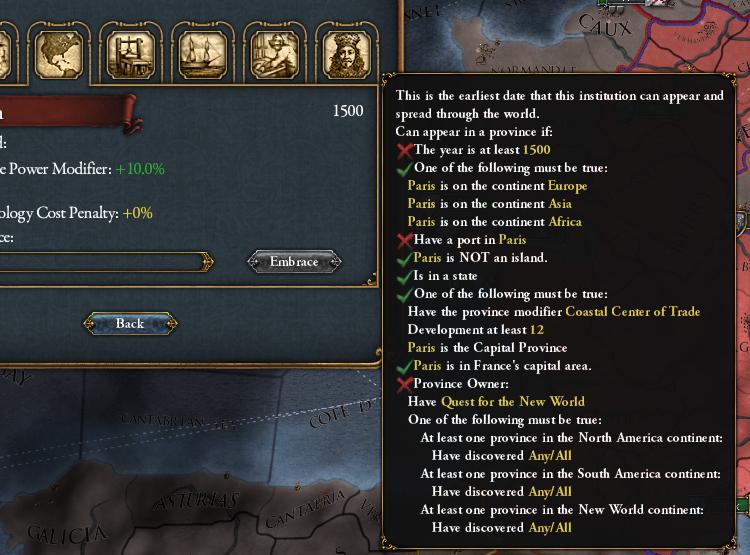This screenshot has width=750, height=555.
Task: Go back with the Back button
Action: (x=130, y=324)
